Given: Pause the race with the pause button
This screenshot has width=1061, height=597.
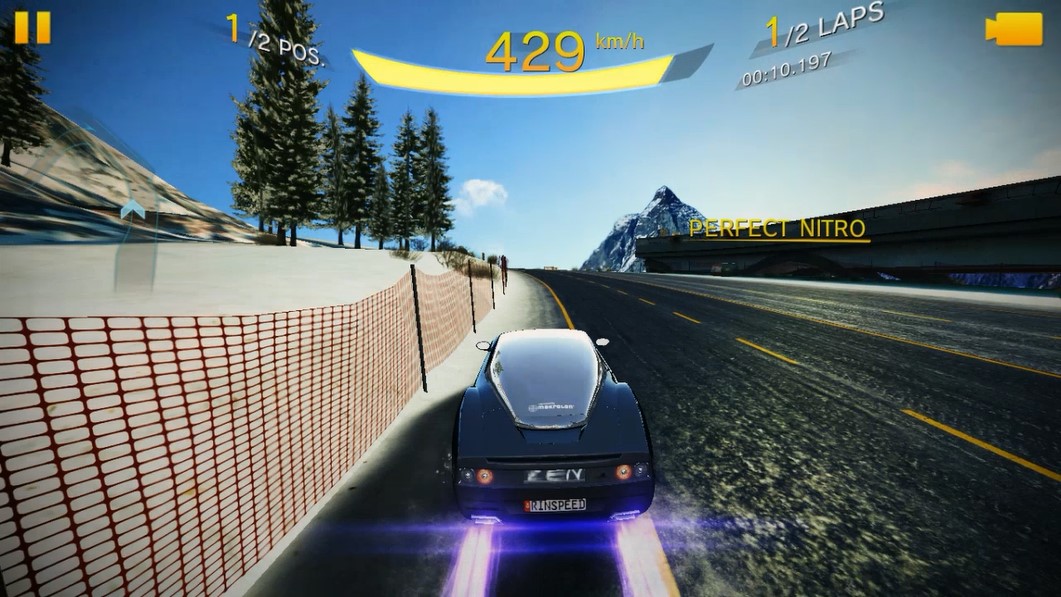Looking at the screenshot, I should [x=32, y=27].
